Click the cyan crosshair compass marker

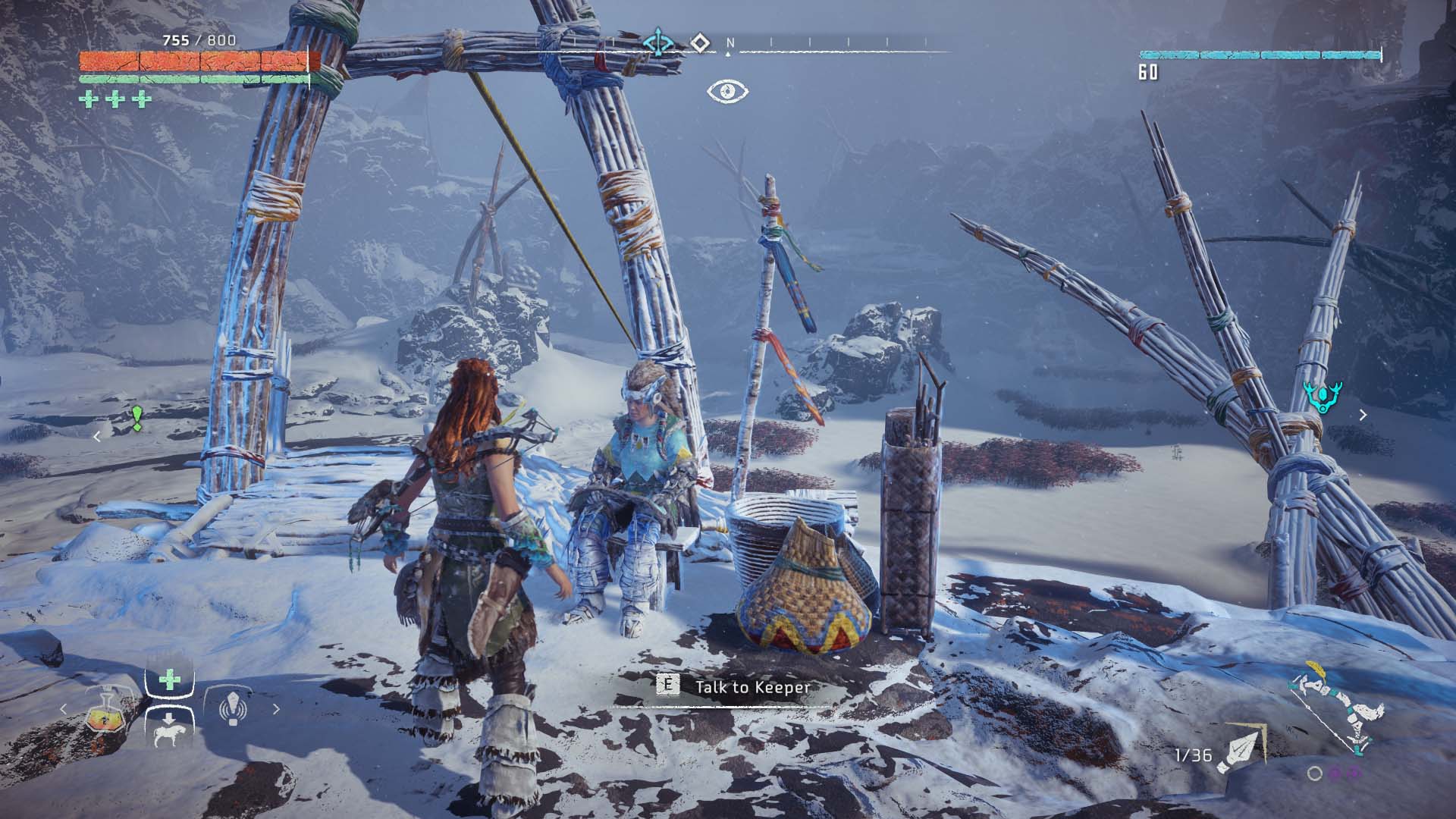tap(658, 42)
